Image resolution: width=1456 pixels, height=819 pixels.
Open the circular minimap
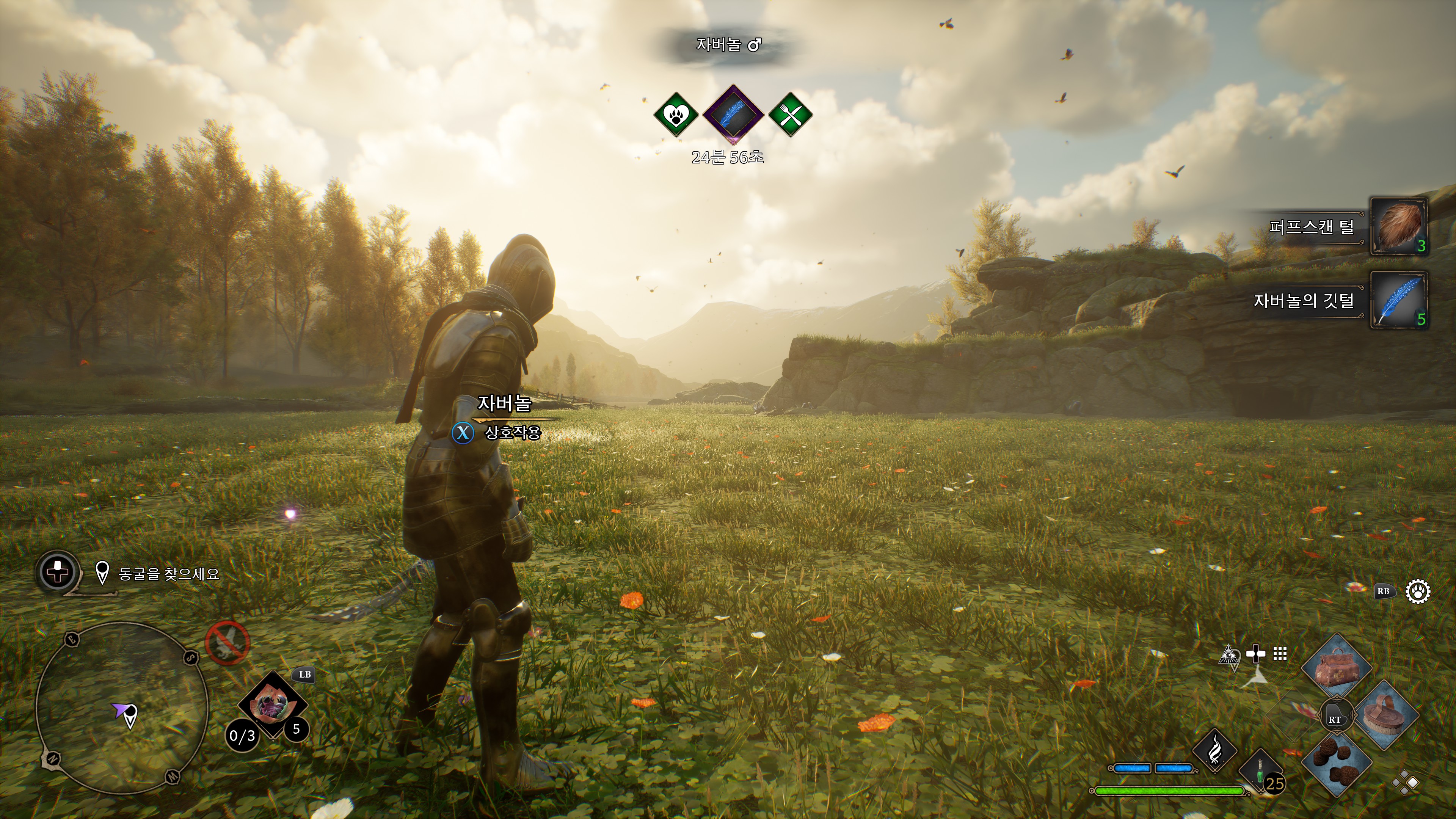(121, 708)
